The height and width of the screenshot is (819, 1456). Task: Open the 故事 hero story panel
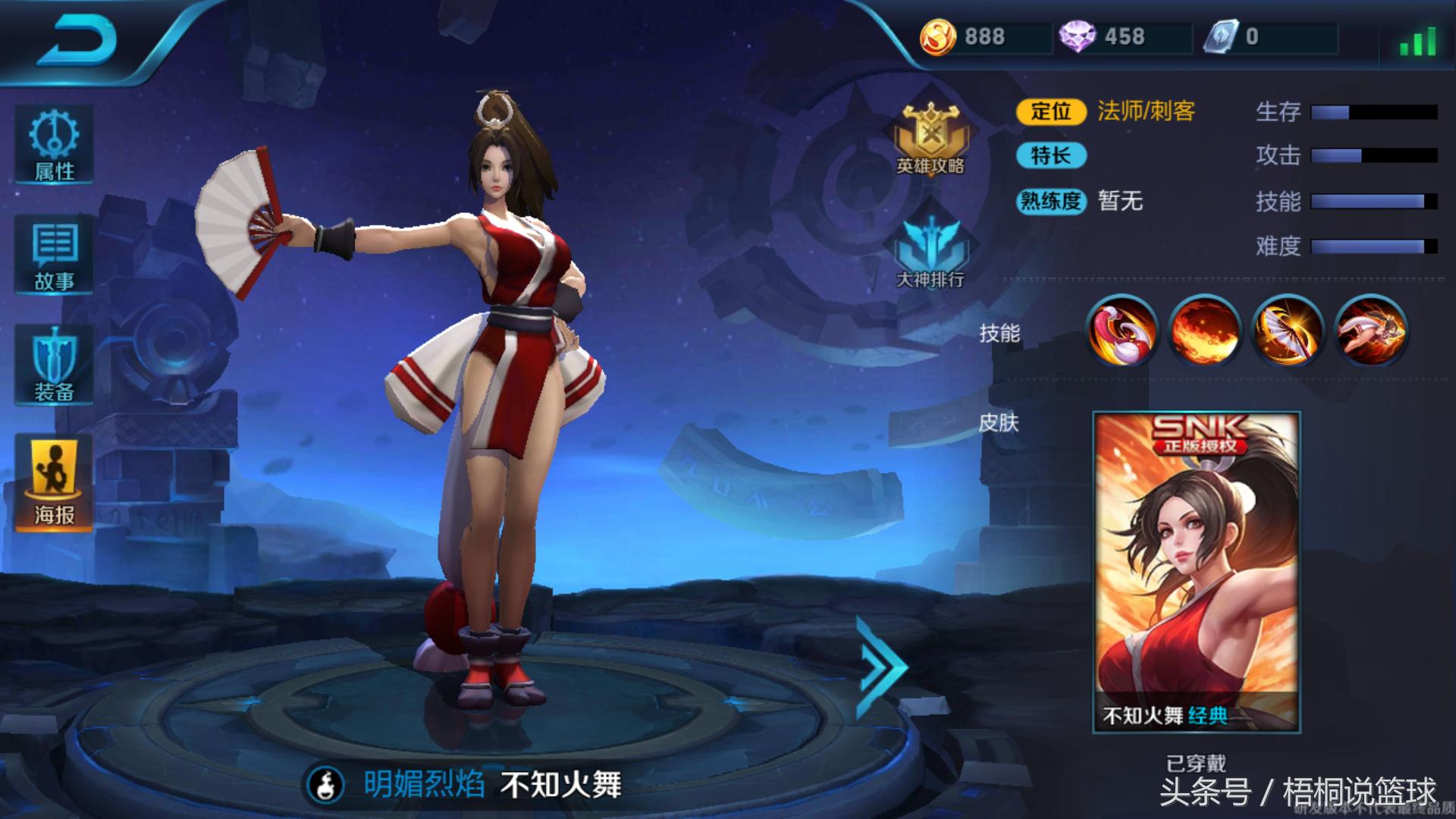[53, 254]
